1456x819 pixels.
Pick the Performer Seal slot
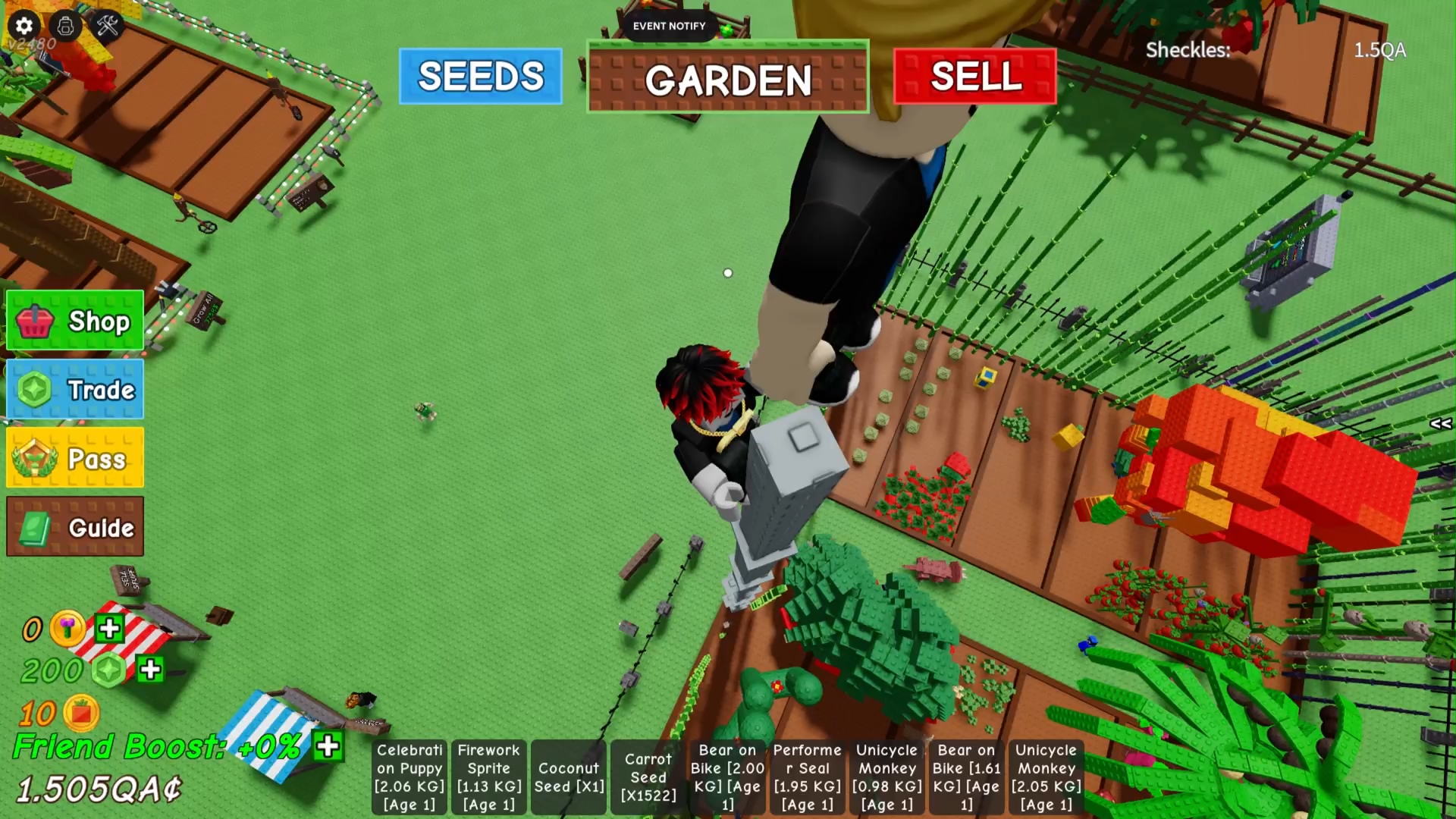(807, 777)
